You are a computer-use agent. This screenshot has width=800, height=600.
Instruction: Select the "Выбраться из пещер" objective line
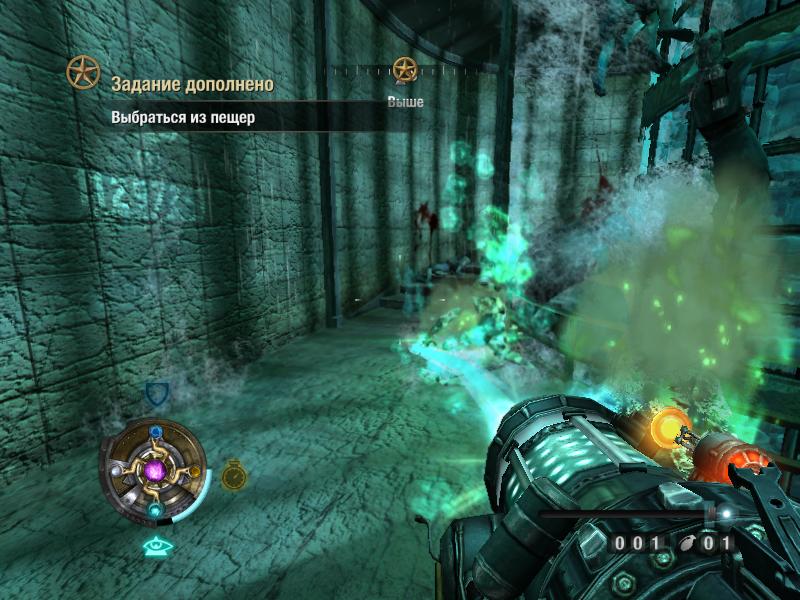(x=184, y=117)
